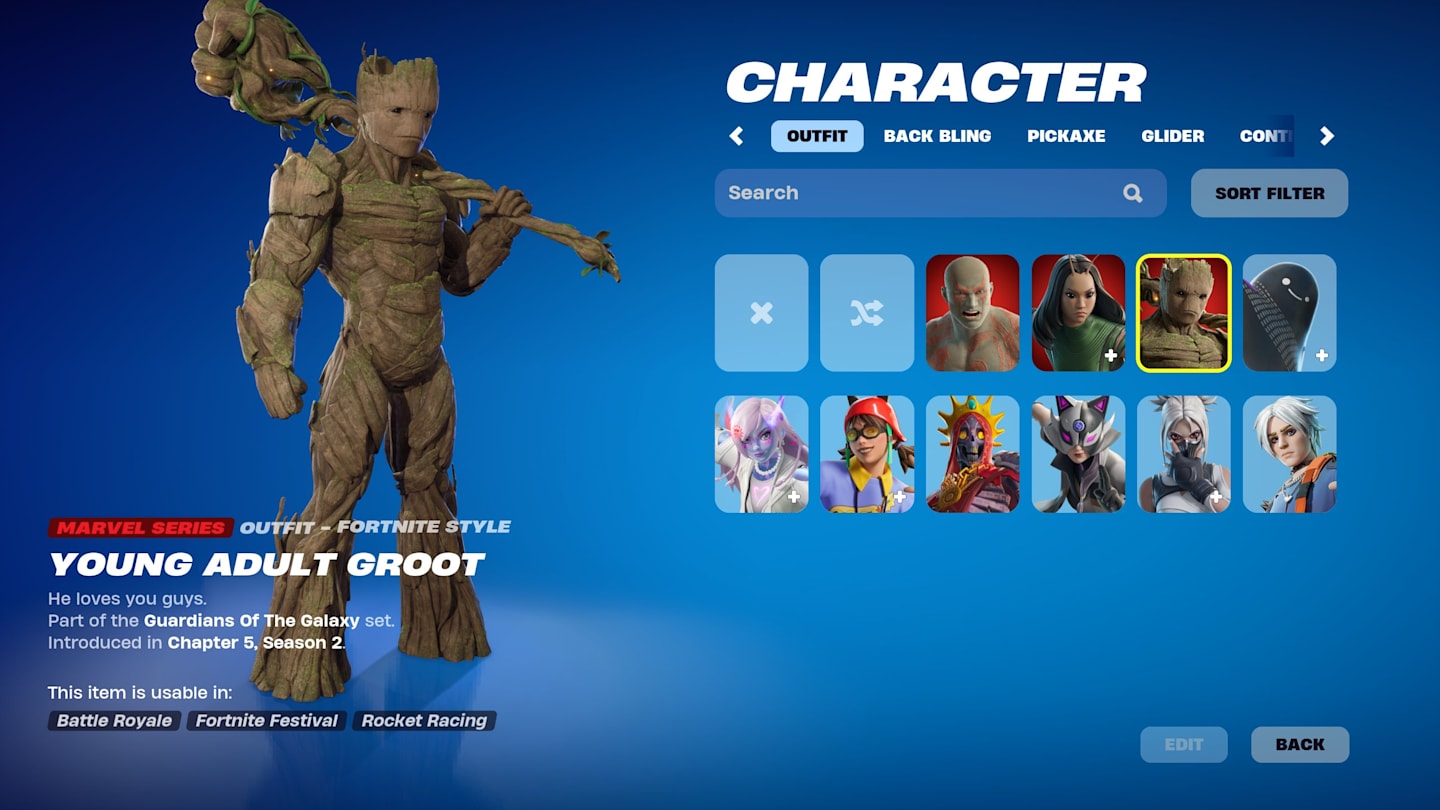Image resolution: width=1440 pixels, height=810 pixels.
Task: Select the red helmet goggles outfit
Action: point(867,454)
